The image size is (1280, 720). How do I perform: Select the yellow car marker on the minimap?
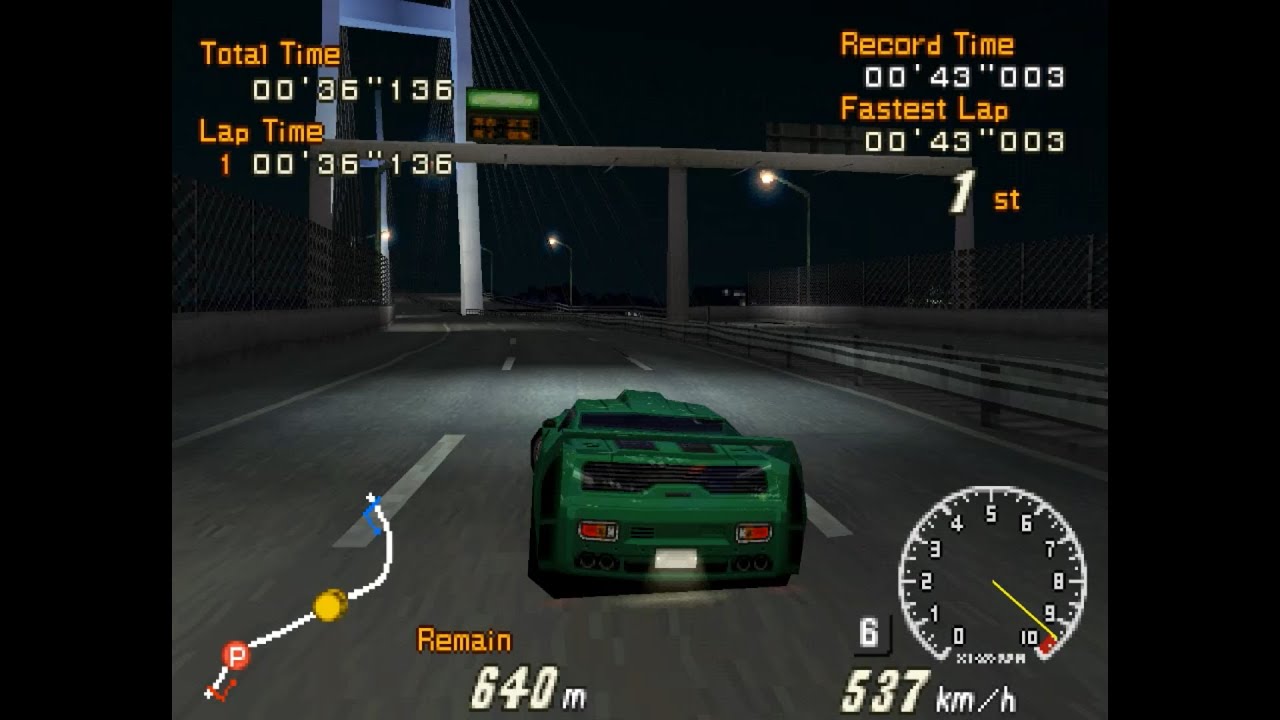coord(330,605)
